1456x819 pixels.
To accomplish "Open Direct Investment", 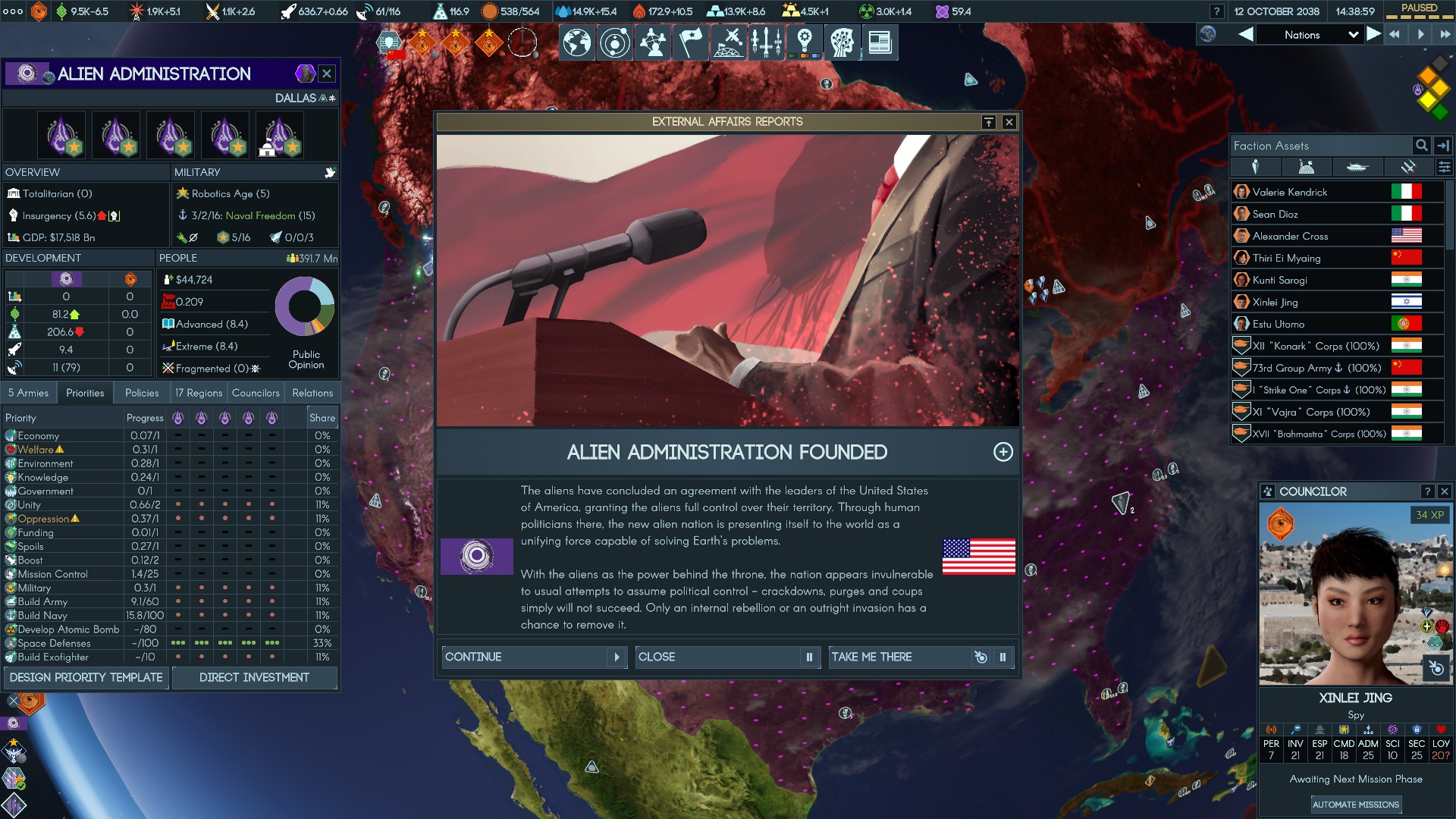I will (254, 677).
